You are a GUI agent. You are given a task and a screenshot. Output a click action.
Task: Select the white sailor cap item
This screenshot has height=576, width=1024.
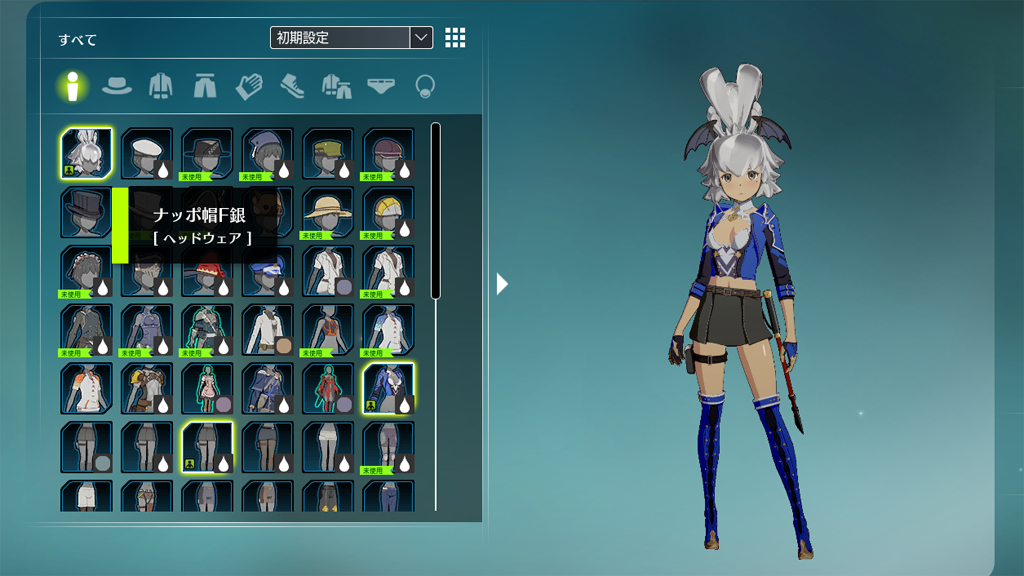coord(147,154)
